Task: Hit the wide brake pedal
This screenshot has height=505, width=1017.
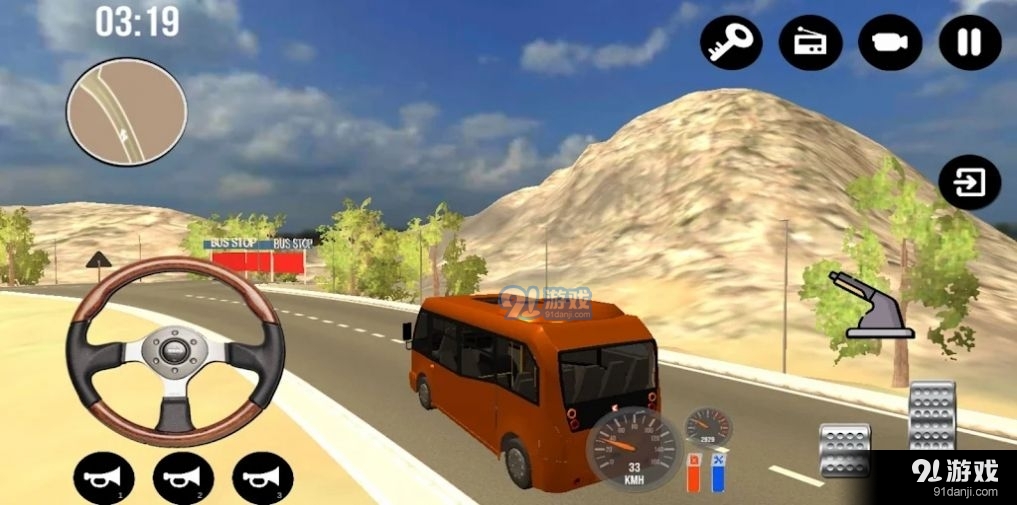Action: click(x=844, y=450)
